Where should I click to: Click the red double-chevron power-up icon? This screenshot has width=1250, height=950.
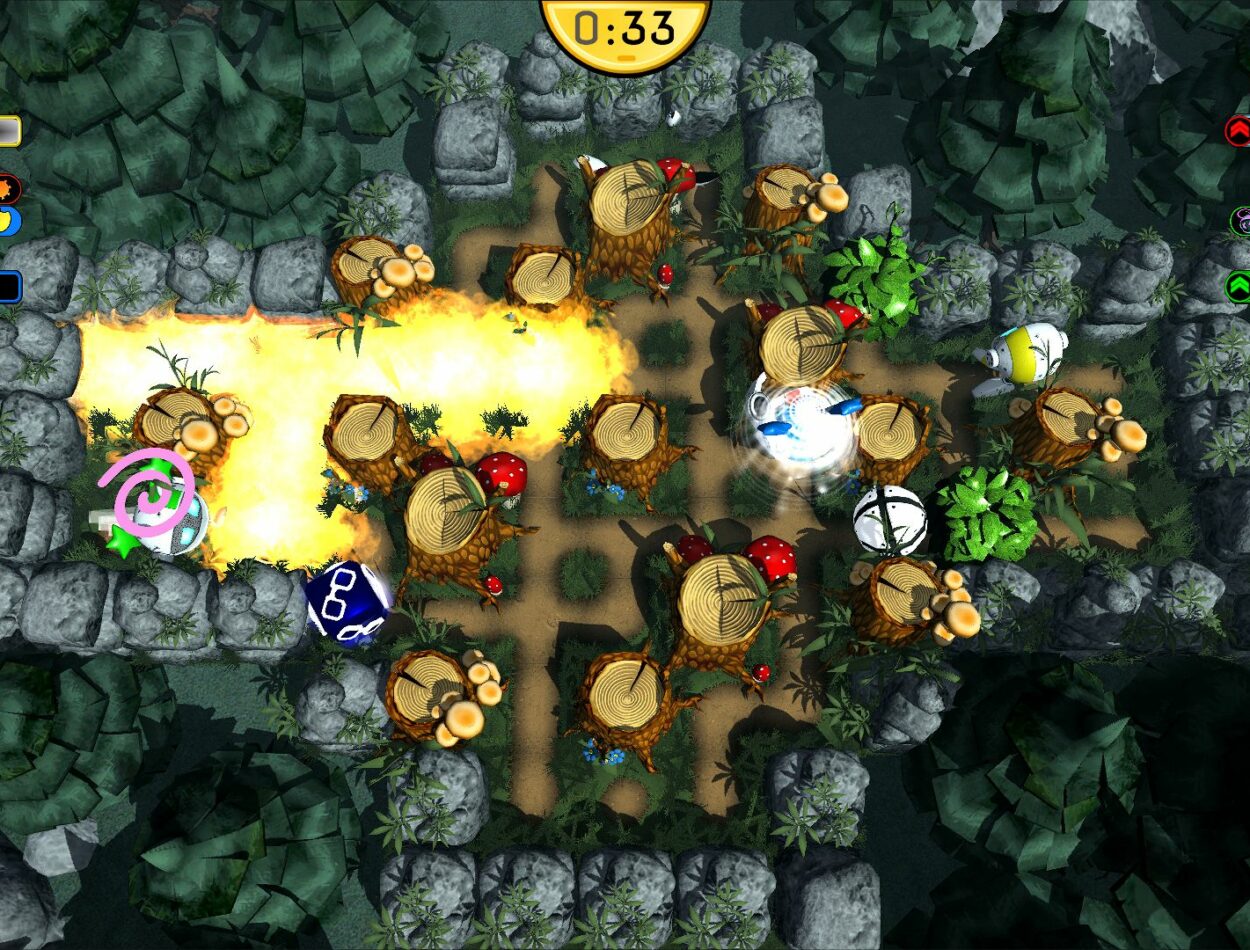pos(1238,131)
